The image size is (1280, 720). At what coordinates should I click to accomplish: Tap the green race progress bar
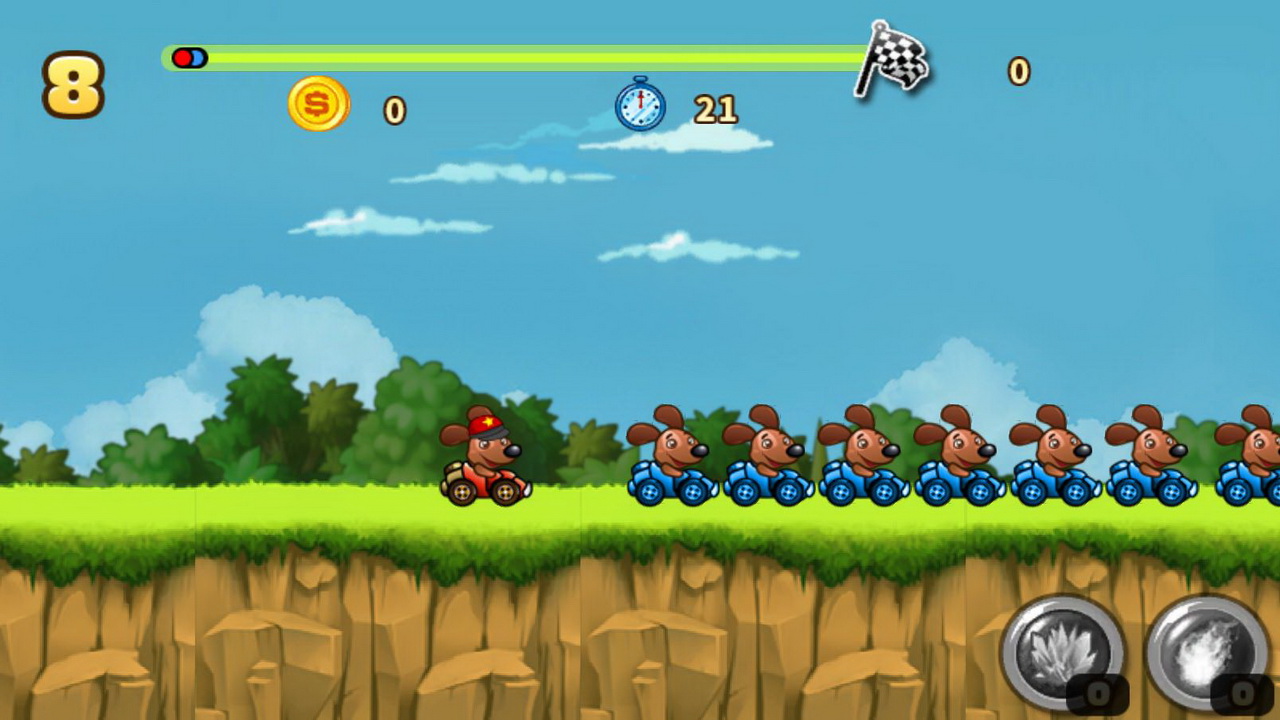pyautogui.click(x=500, y=58)
